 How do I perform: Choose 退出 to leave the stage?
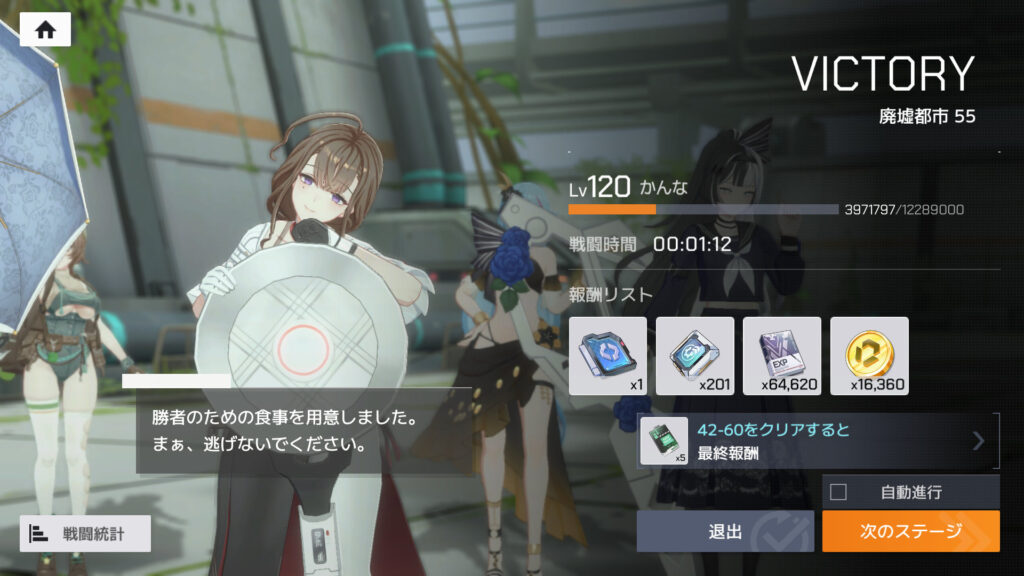725,531
